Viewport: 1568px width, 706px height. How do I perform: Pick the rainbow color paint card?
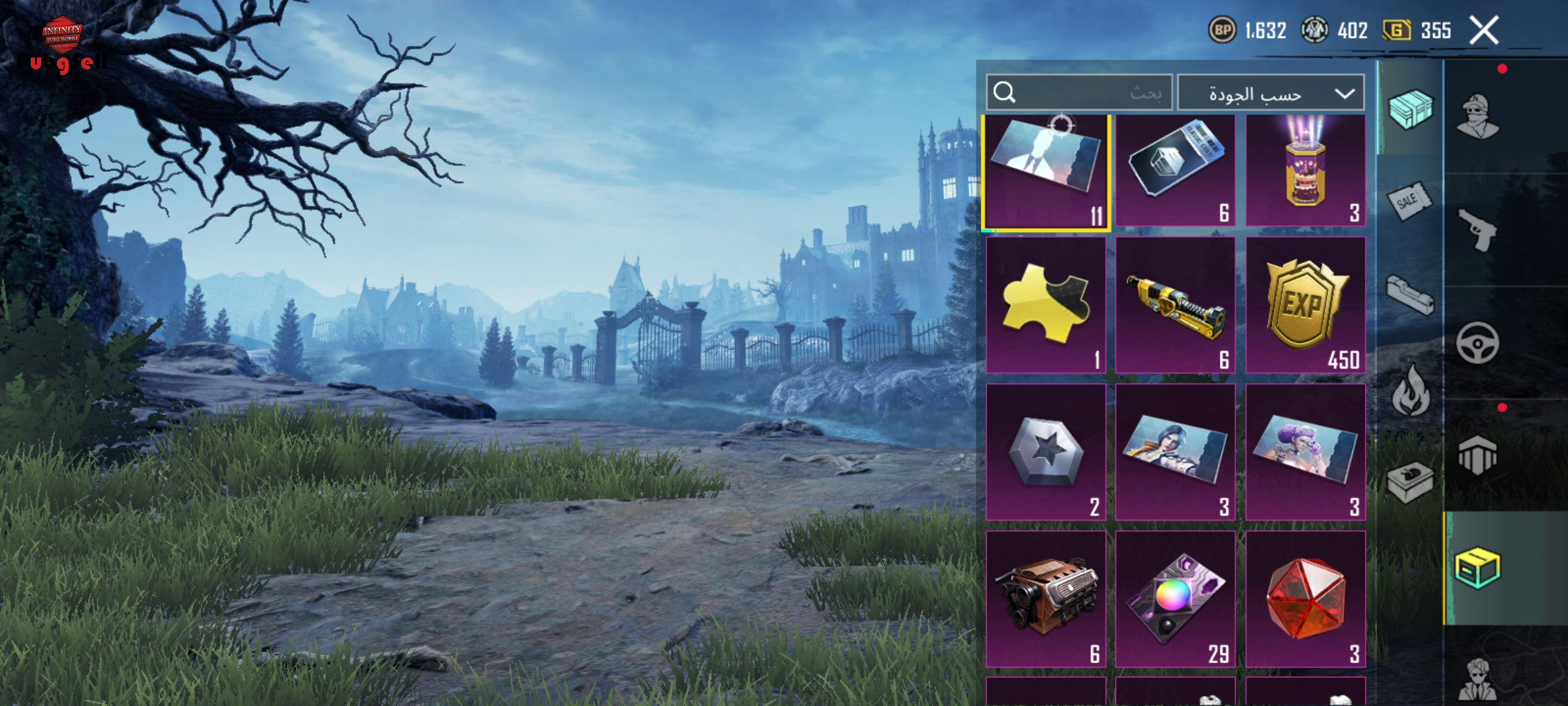tap(1175, 599)
